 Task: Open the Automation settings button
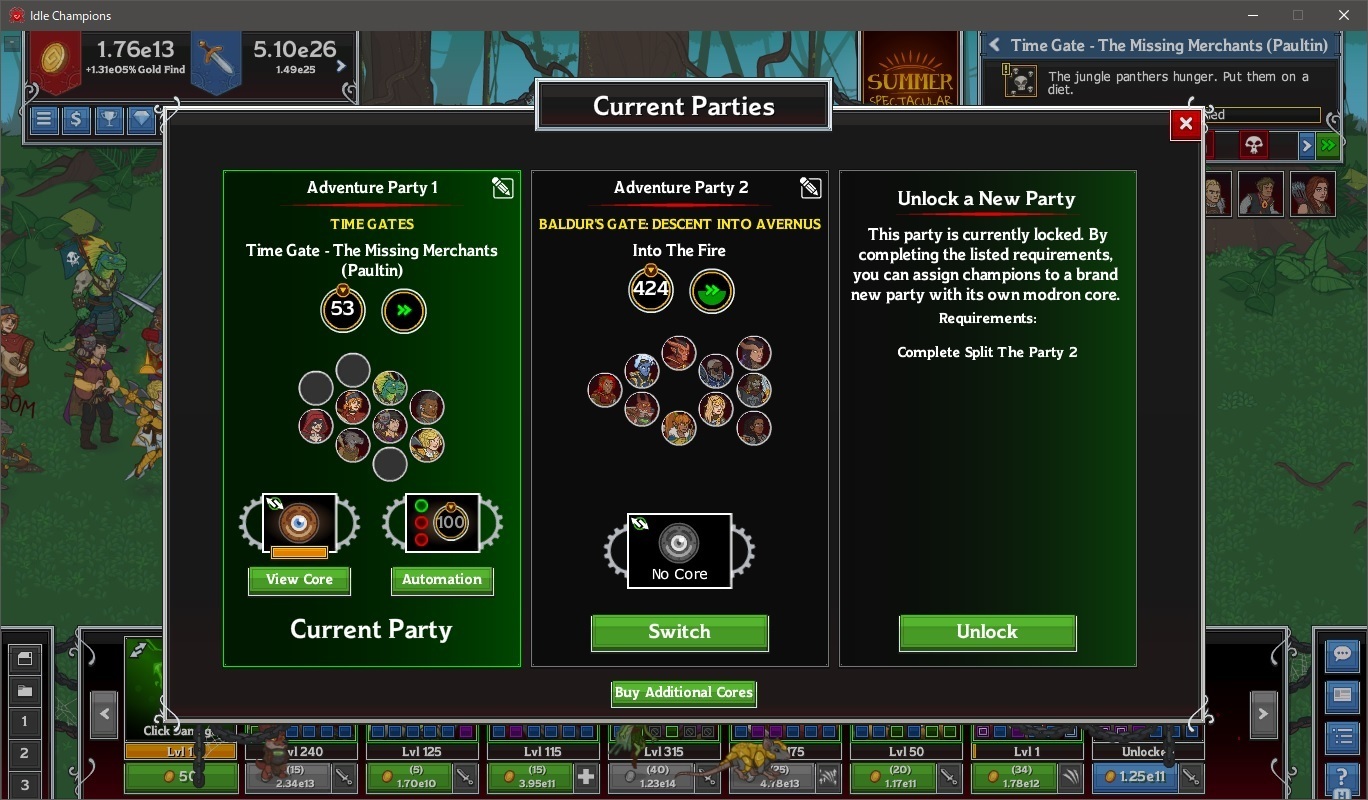441,580
